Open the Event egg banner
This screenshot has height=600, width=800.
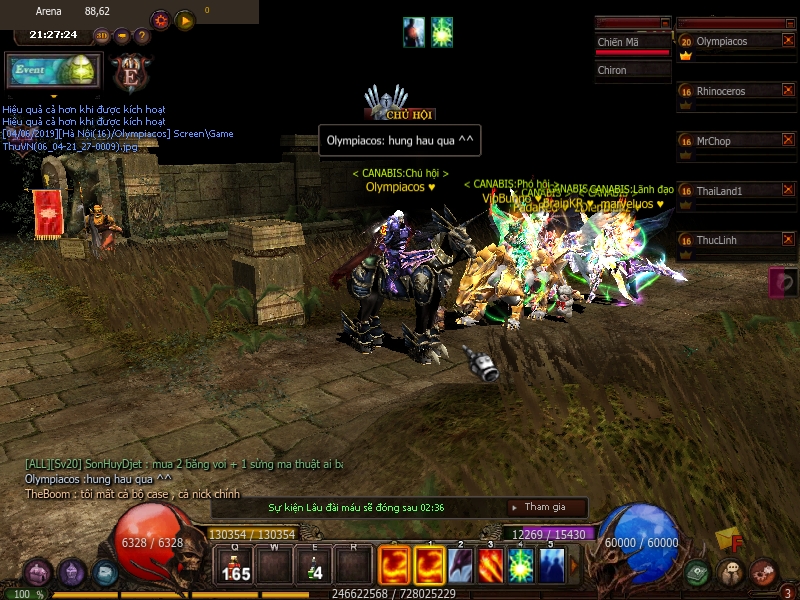(53, 72)
